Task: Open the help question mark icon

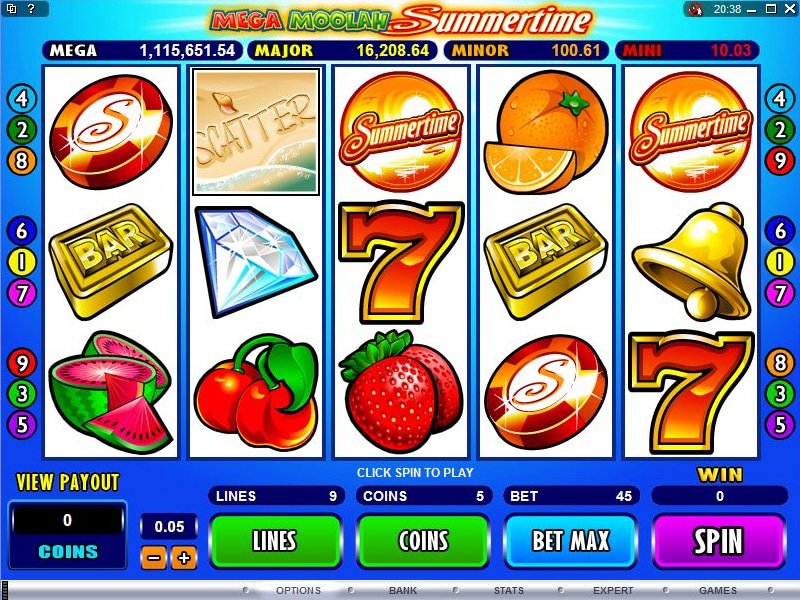Action: (x=10, y=9)
